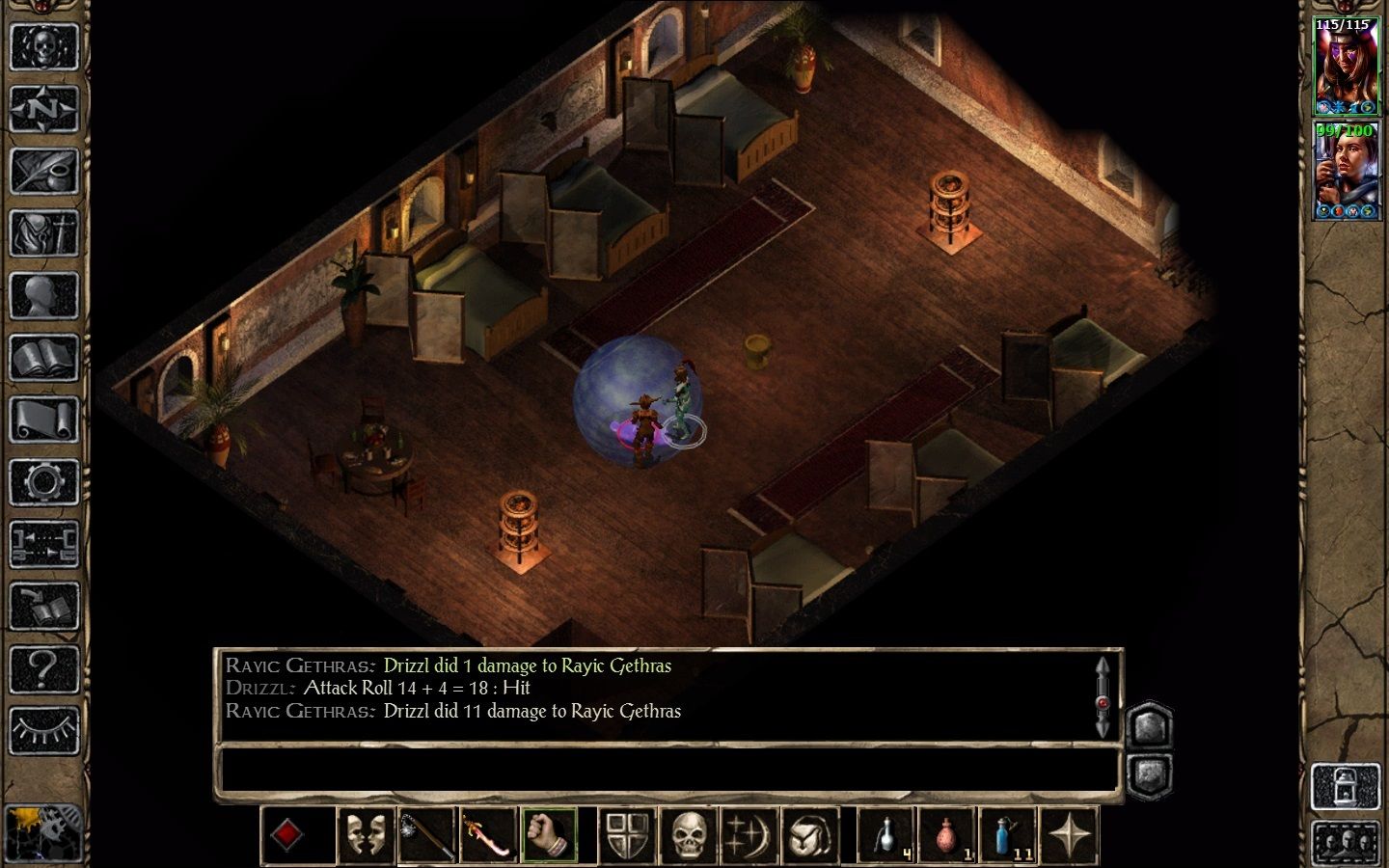1389x868 pixels.
Task: Use the red potion quick item
Action: pyautogui.click(x=947, y=835)
